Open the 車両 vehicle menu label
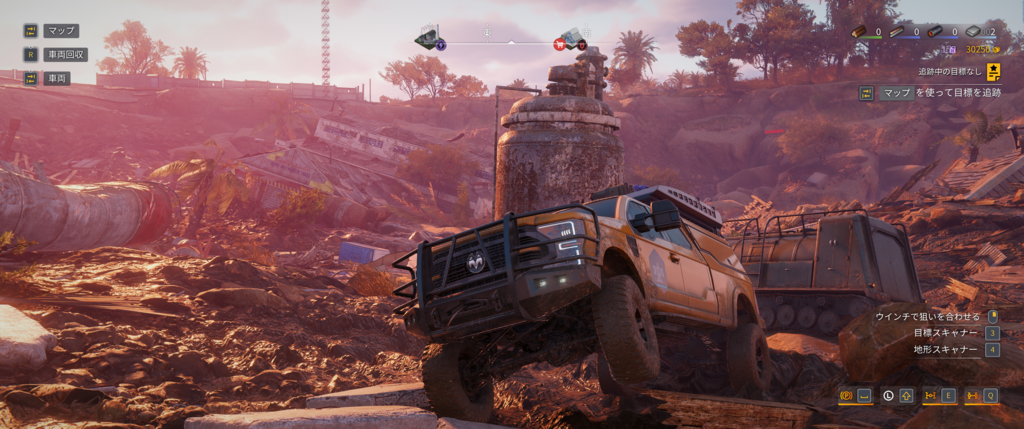Screen dimensions: 1024x429 click(x=56, y=78)
